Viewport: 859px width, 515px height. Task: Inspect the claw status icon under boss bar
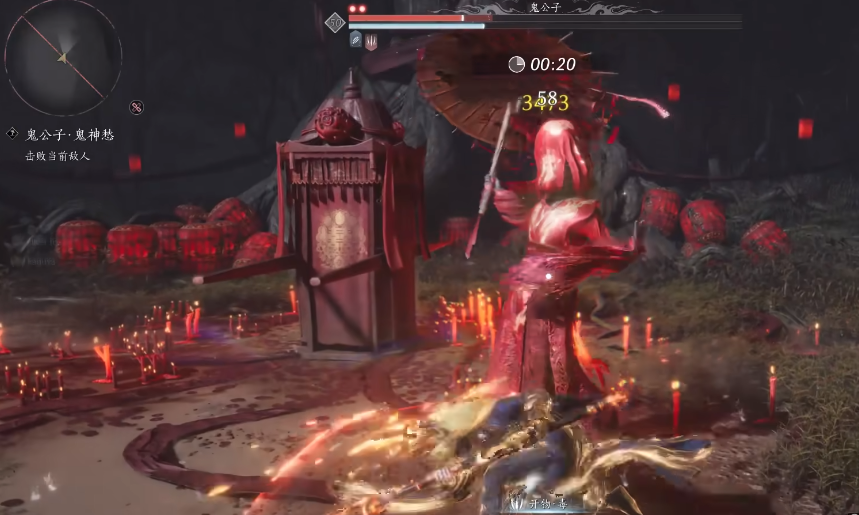(x=371, y=41)
